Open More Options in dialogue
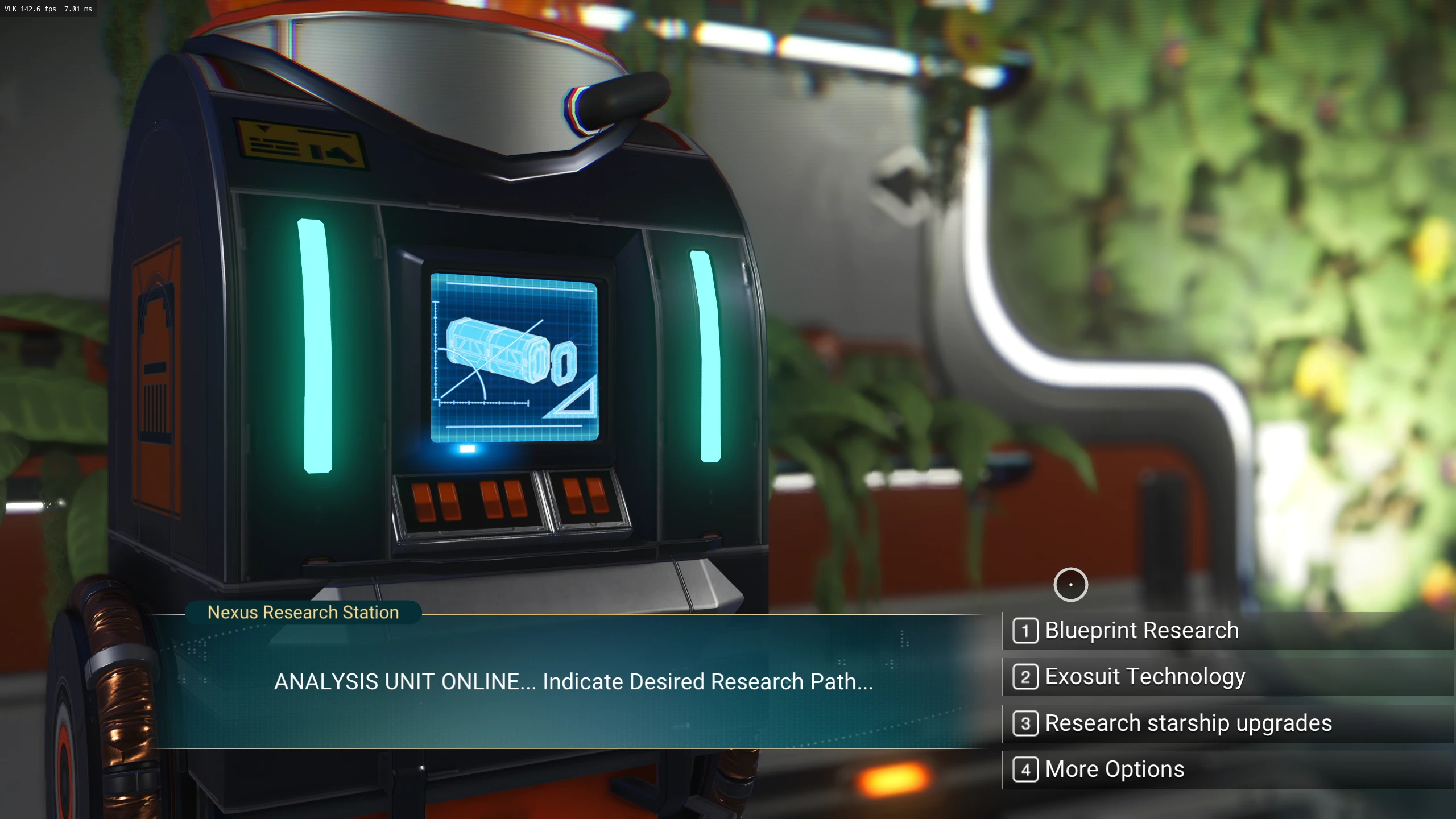 tap(1114, 770)
